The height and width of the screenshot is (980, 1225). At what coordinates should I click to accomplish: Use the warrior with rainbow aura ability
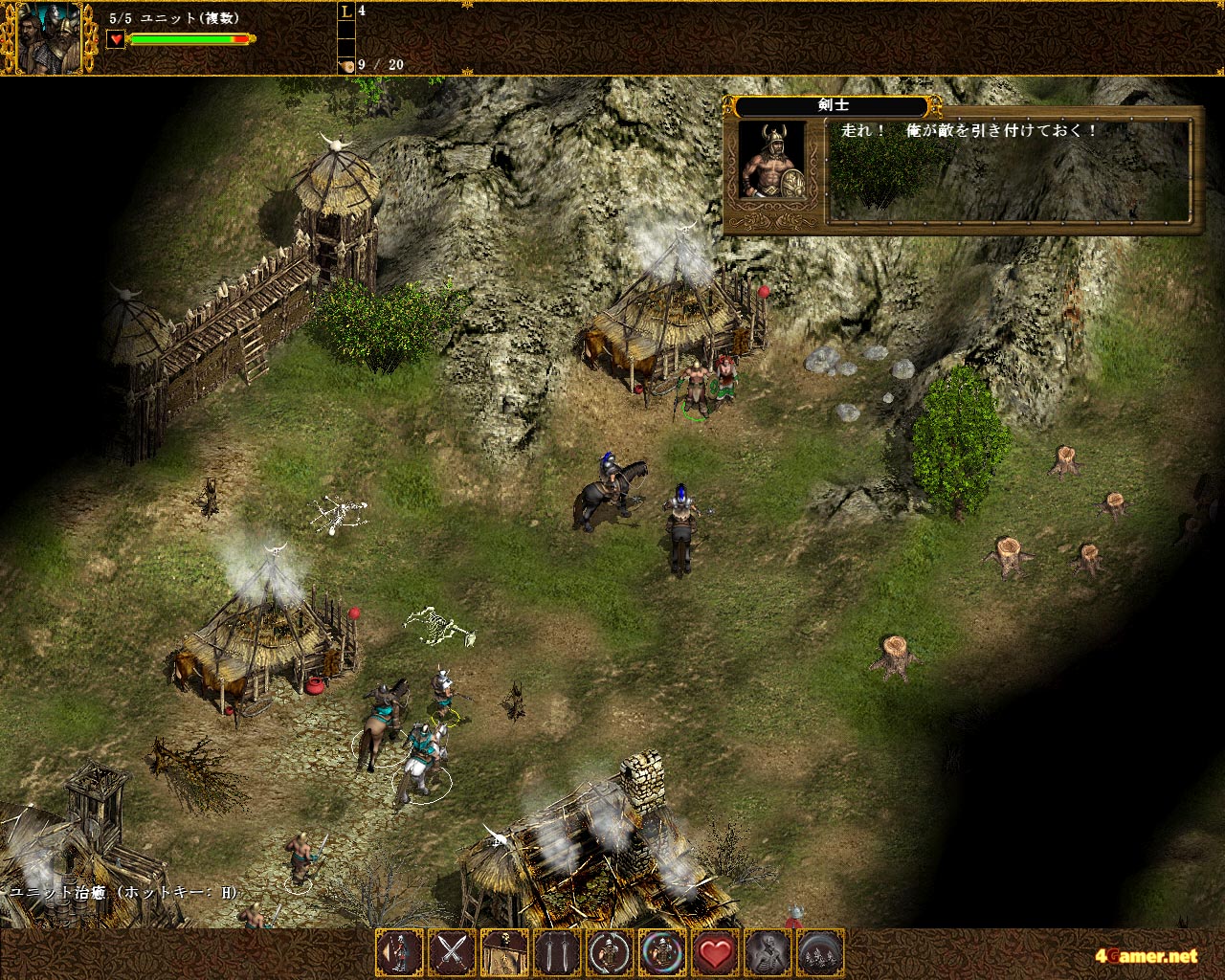[662, 952]
